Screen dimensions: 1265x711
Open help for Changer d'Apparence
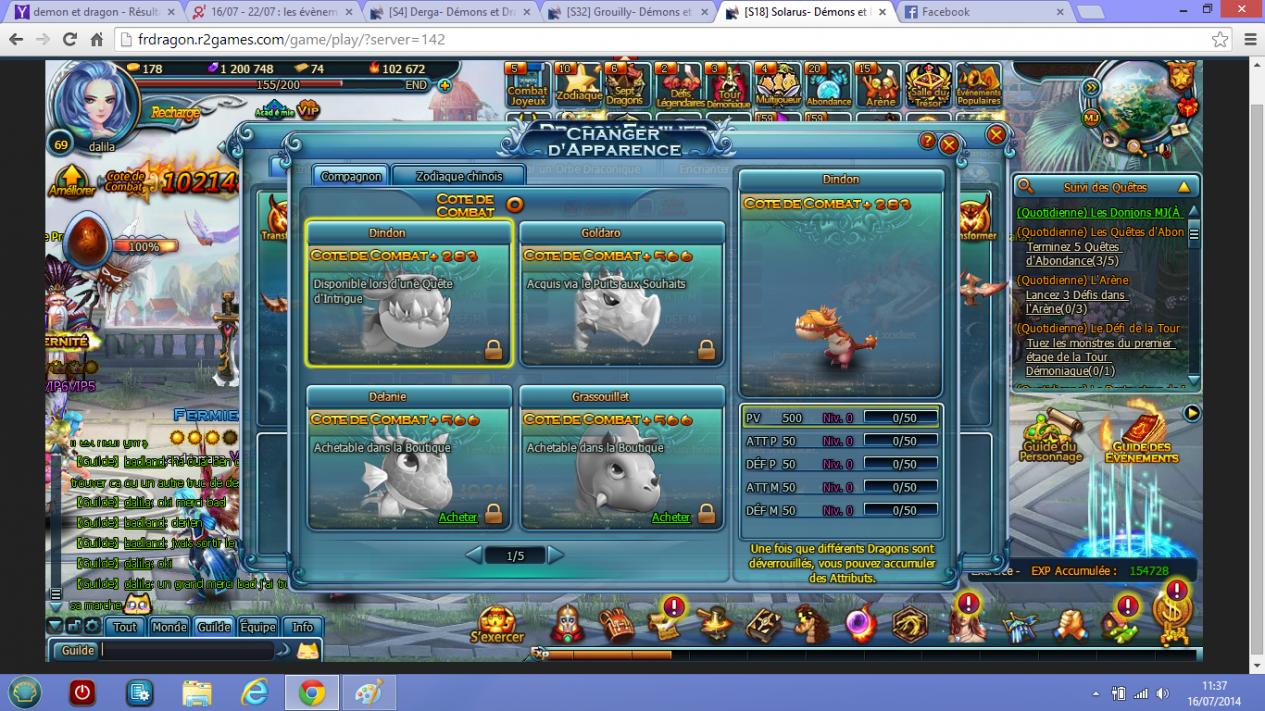(x=928, y=142)
